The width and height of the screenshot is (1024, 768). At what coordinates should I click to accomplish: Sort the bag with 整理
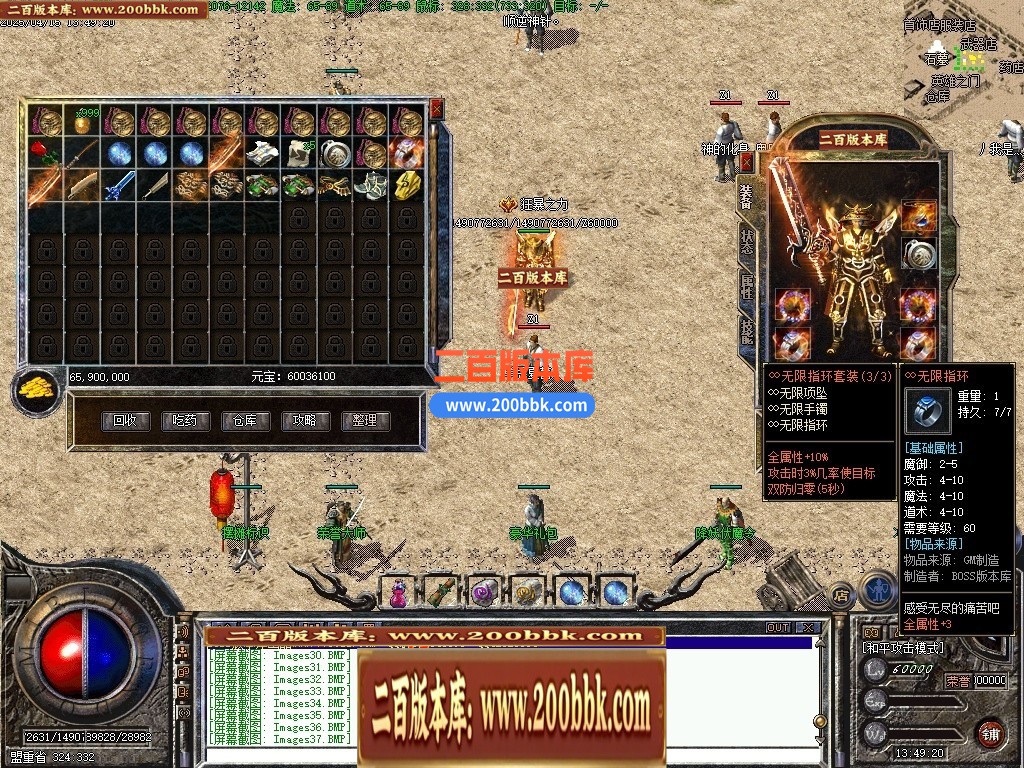pyautogui.click(x=365, y=421)
